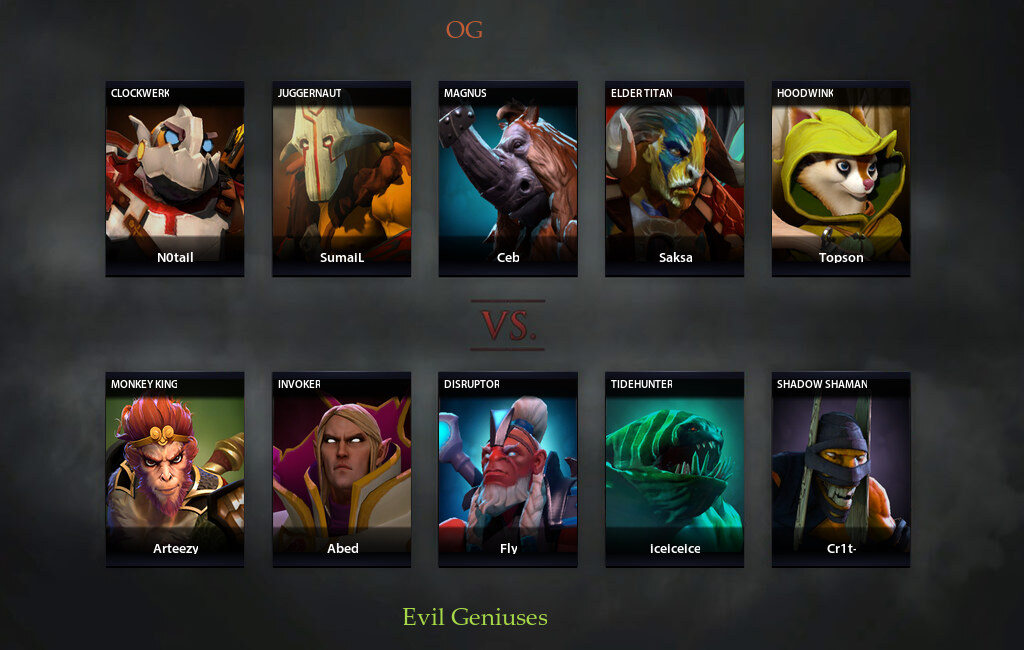The width and height of the screenshot is (1024, 650).
Task: Select Fly's Disruptor hero card
Action: tap(508, 469)
